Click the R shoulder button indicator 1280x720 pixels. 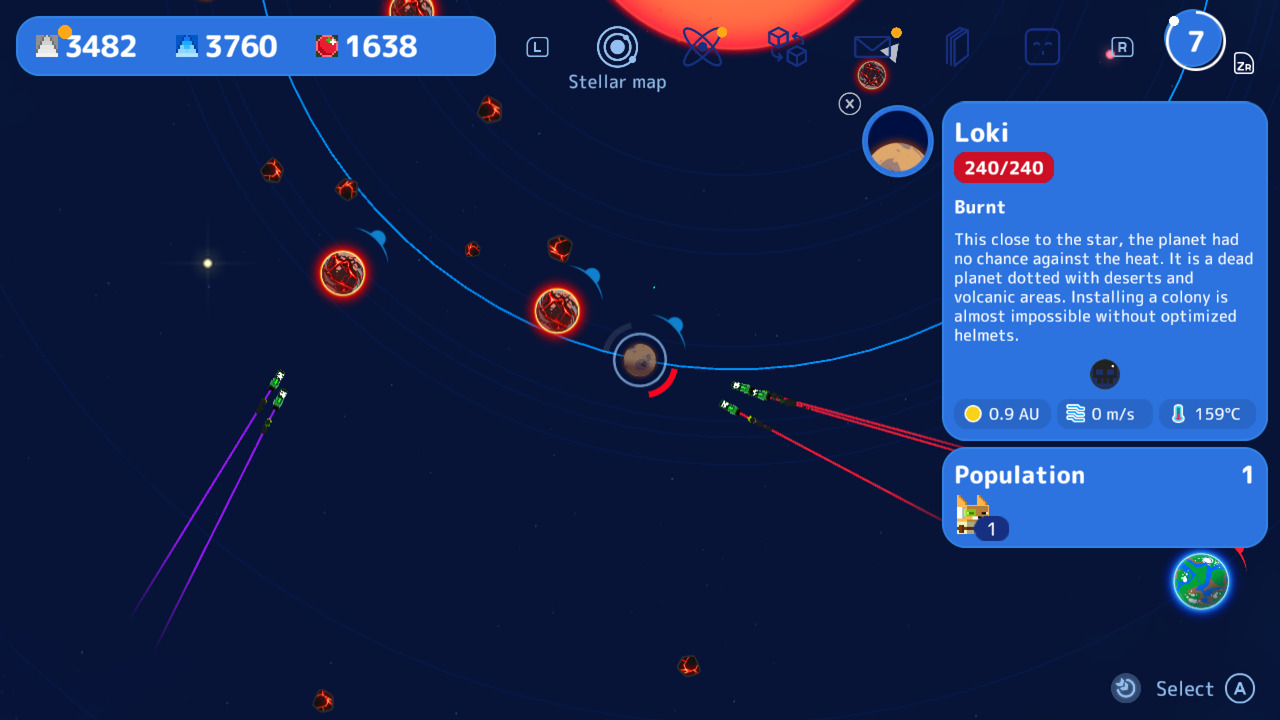[x=1119, y=47]
